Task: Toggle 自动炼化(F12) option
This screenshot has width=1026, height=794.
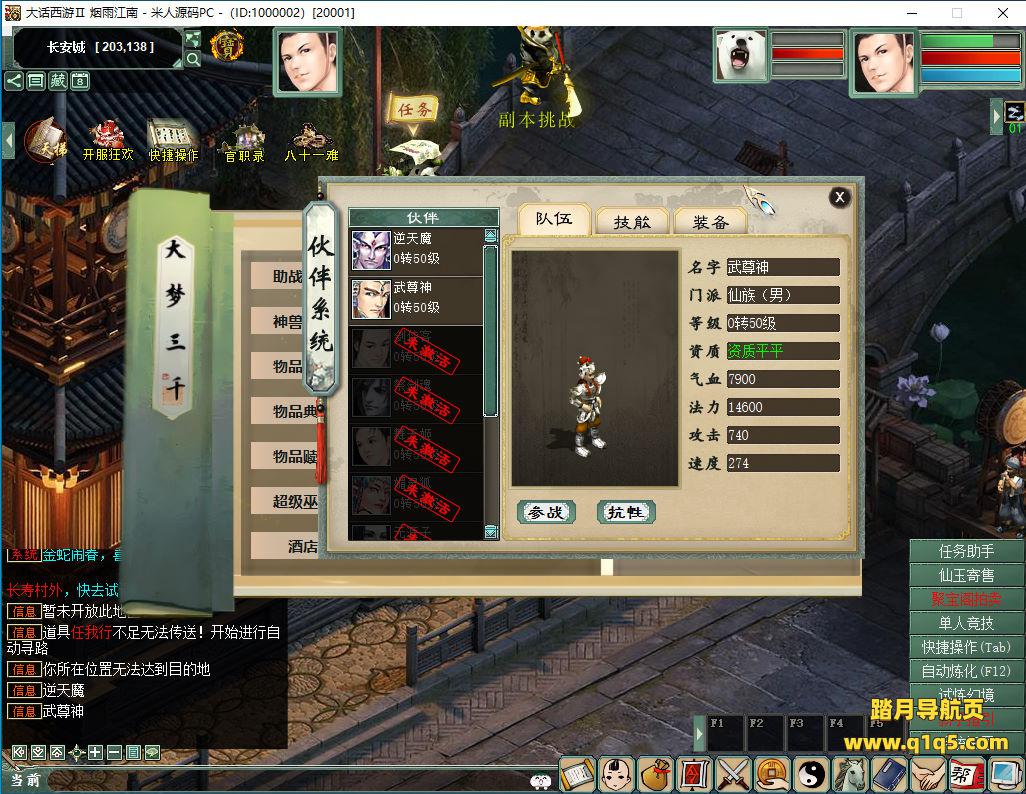Action: point(966,671)
